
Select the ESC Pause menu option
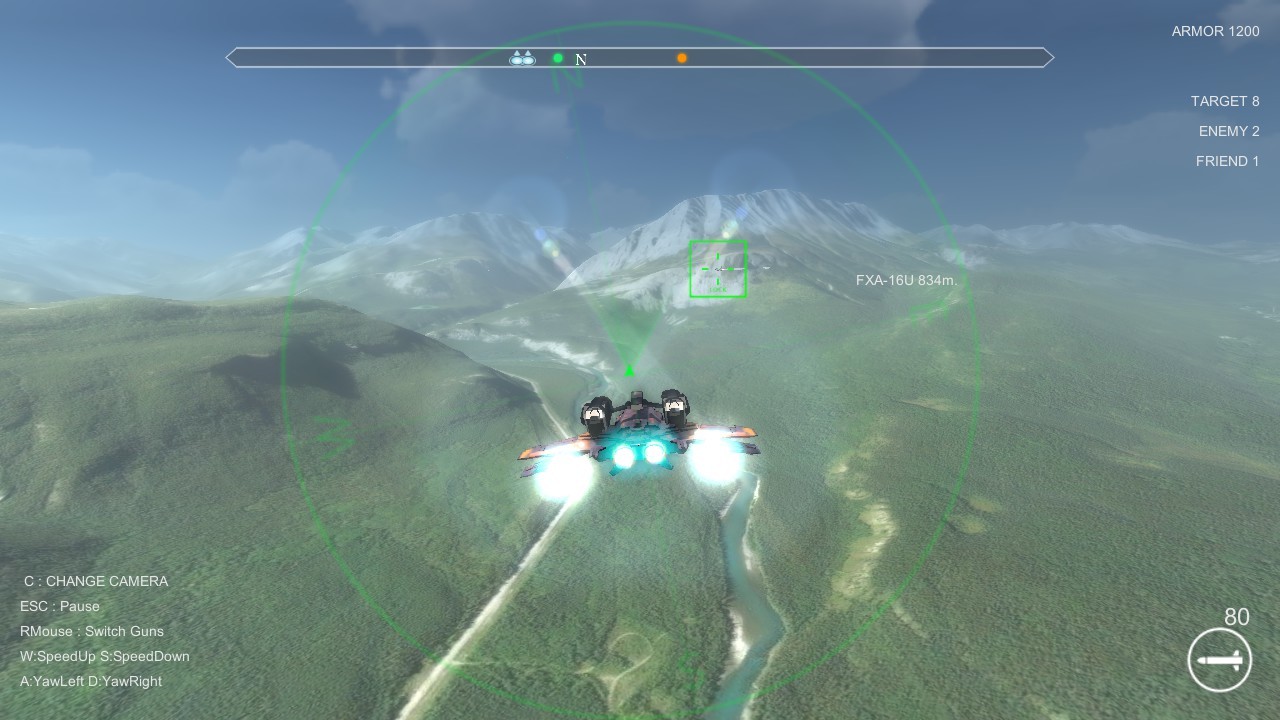[60, 606]
